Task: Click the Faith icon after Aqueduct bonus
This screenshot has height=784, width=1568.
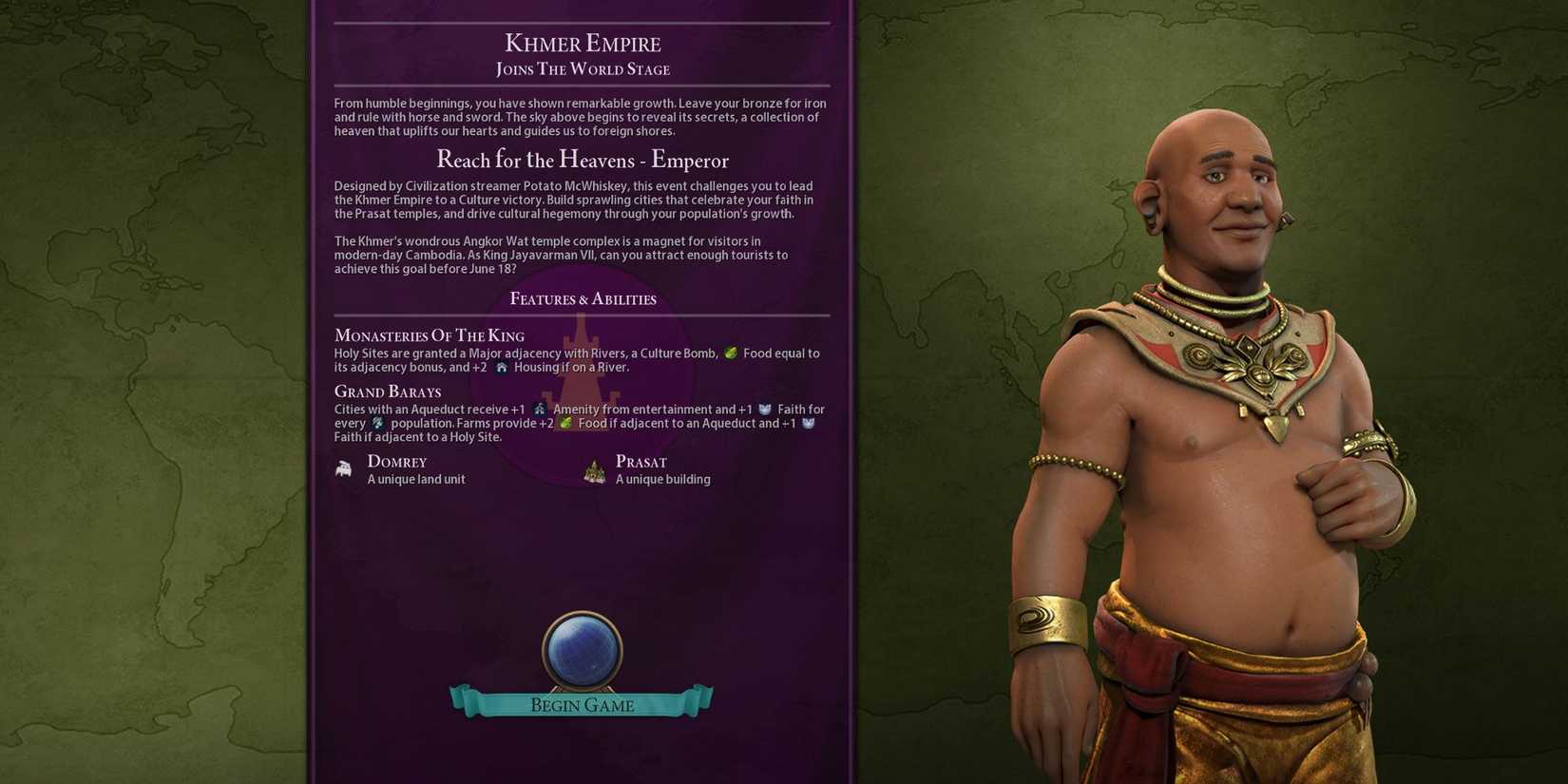Action: tap(809, 423)
